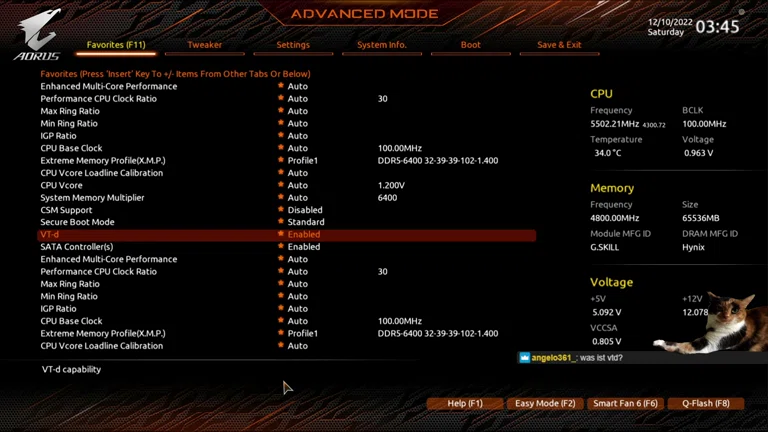Switch to Easy Mode
768x432 pixels.
click(545, 403)
